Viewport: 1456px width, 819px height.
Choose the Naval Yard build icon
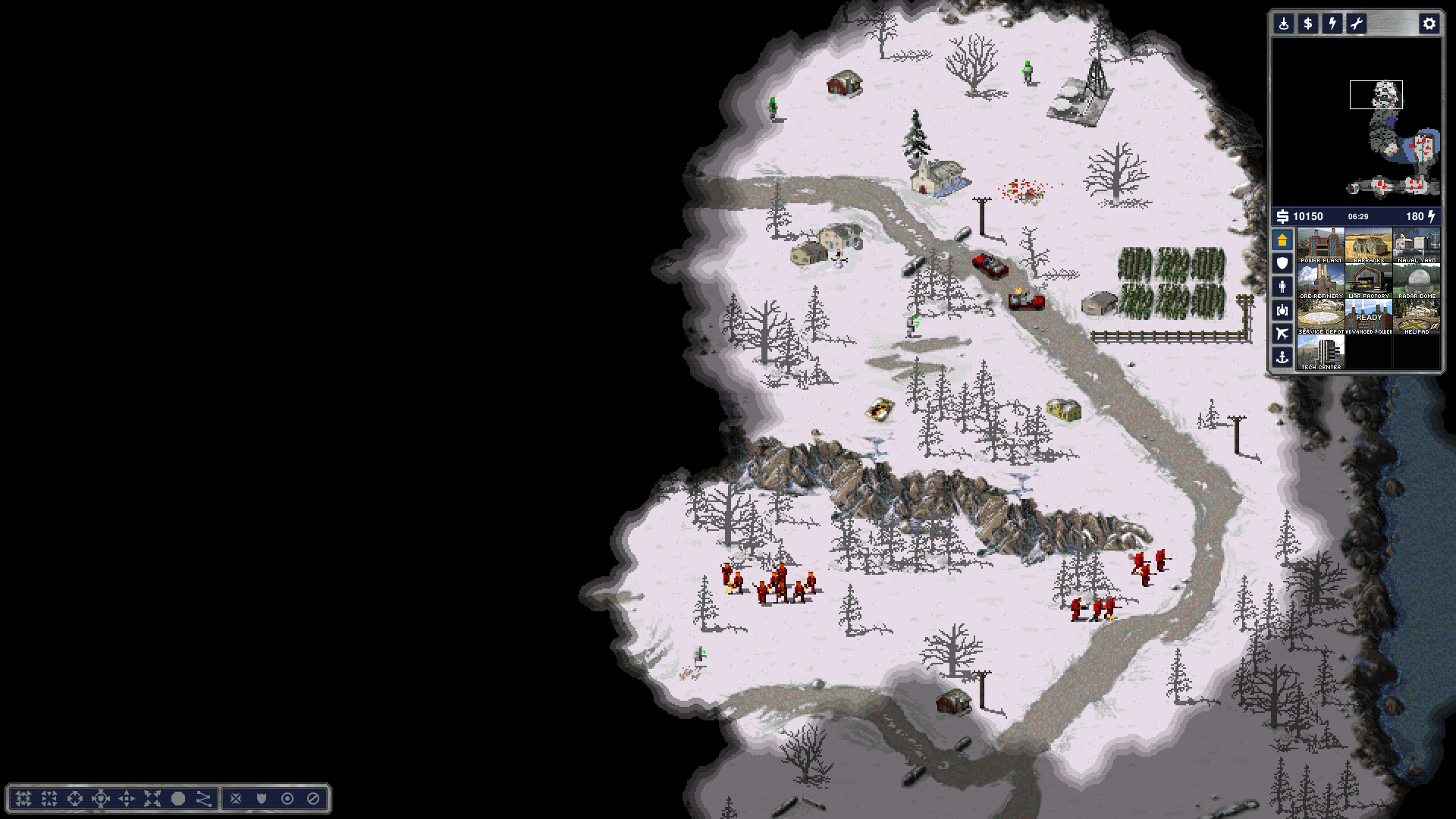pos(1416,245)
